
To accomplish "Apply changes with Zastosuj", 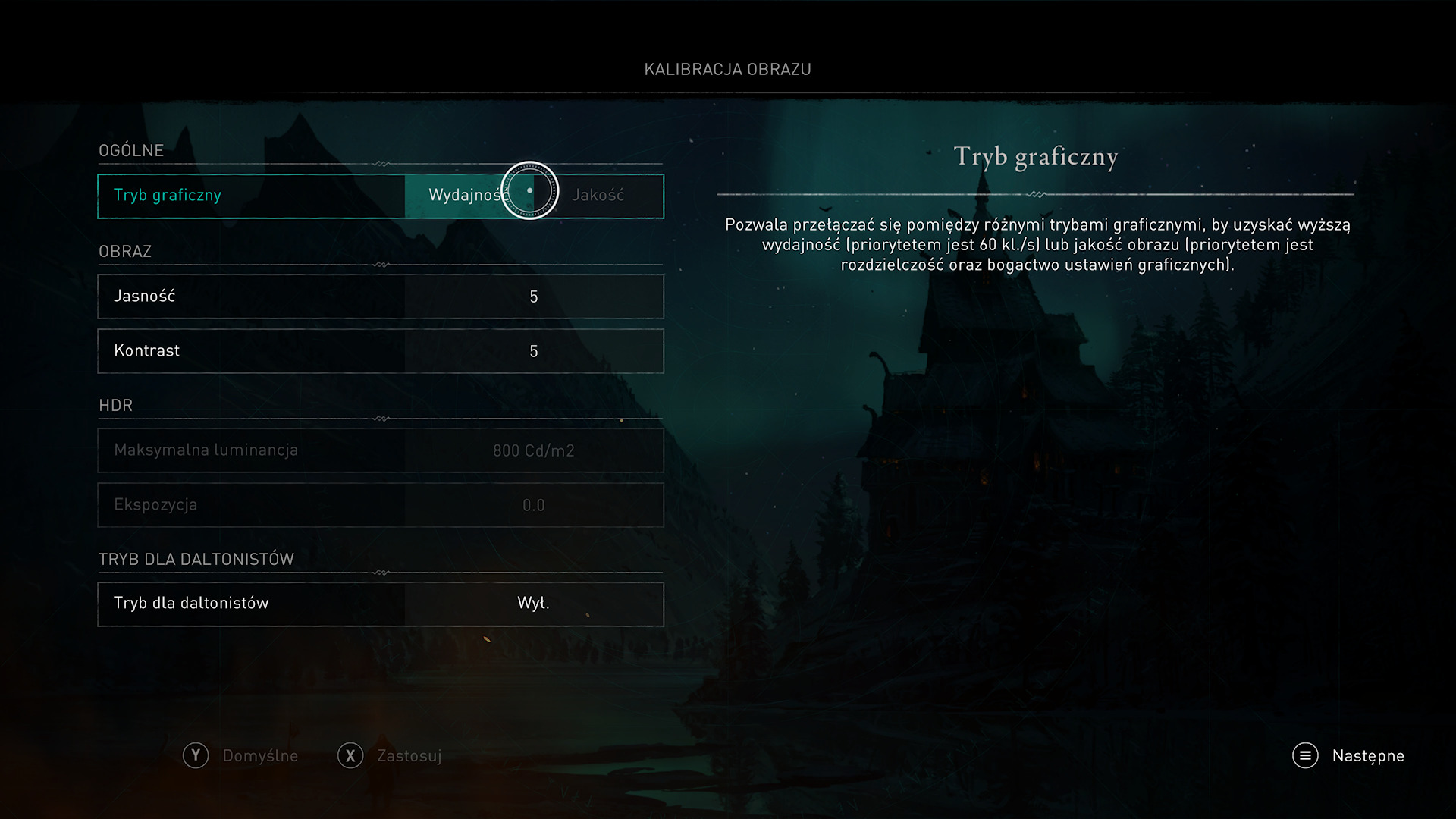I will tap(390, 755).
